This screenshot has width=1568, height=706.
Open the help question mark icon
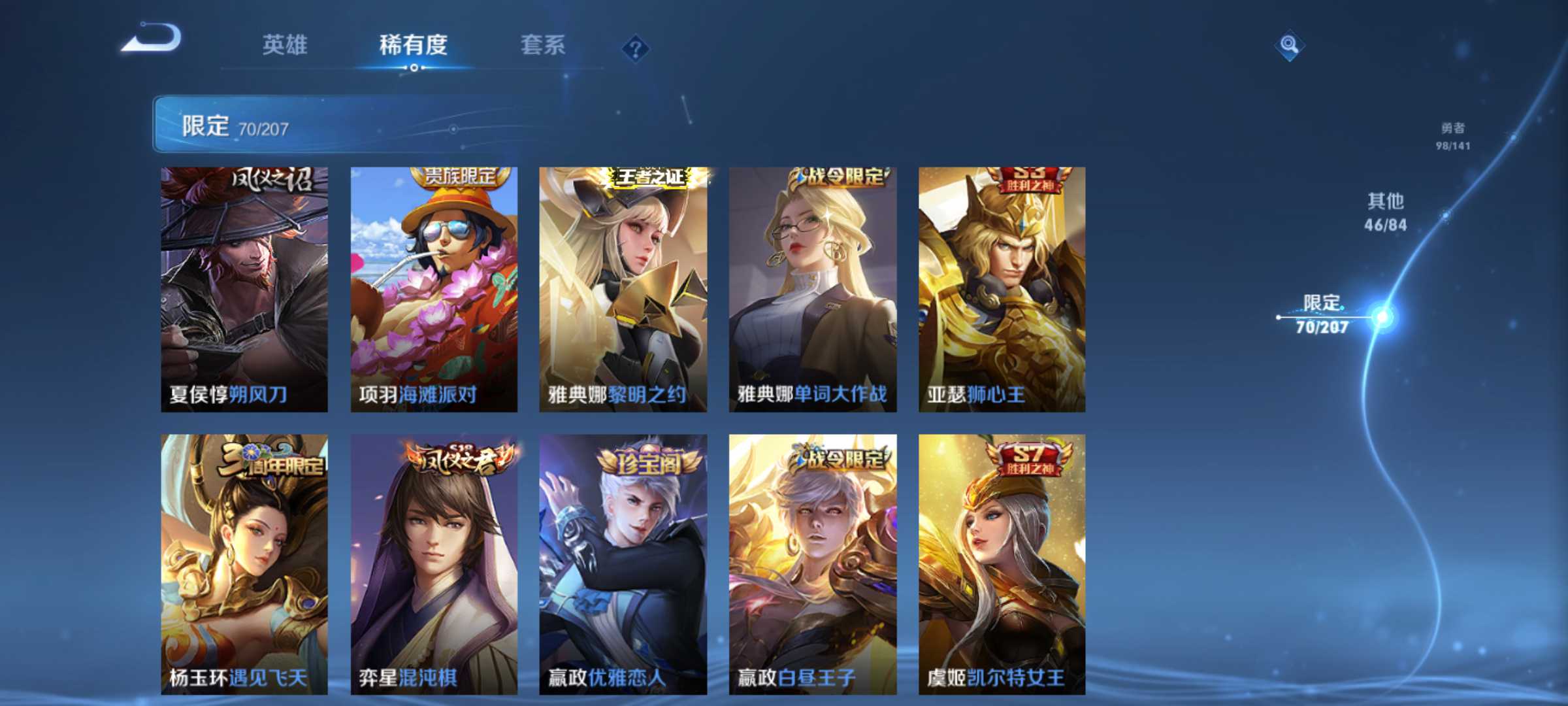[637, 47]
